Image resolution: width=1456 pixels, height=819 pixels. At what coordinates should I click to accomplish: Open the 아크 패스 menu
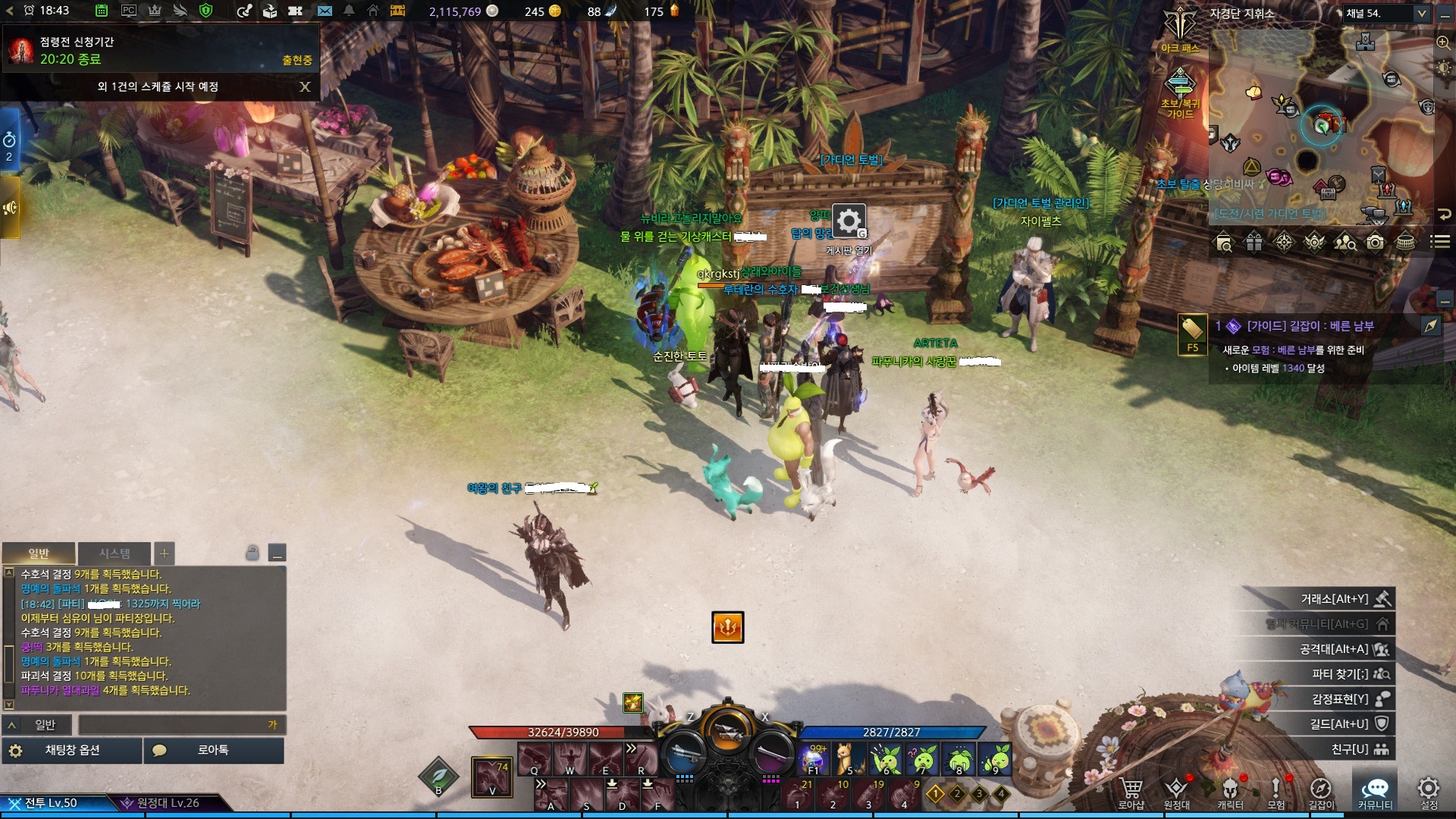(x=1180, y=30)
